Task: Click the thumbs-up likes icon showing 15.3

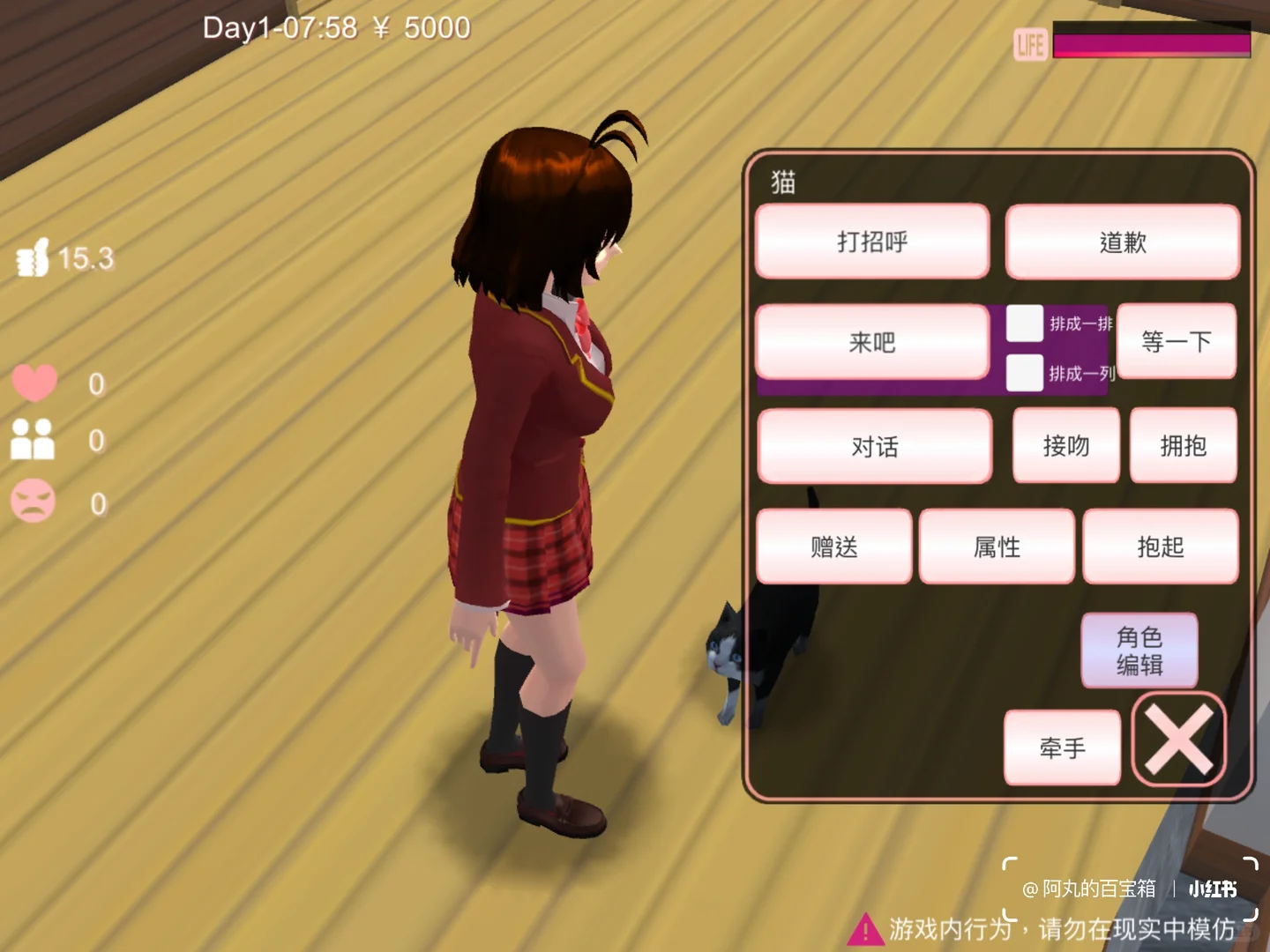Action: [x=34, y=257]
